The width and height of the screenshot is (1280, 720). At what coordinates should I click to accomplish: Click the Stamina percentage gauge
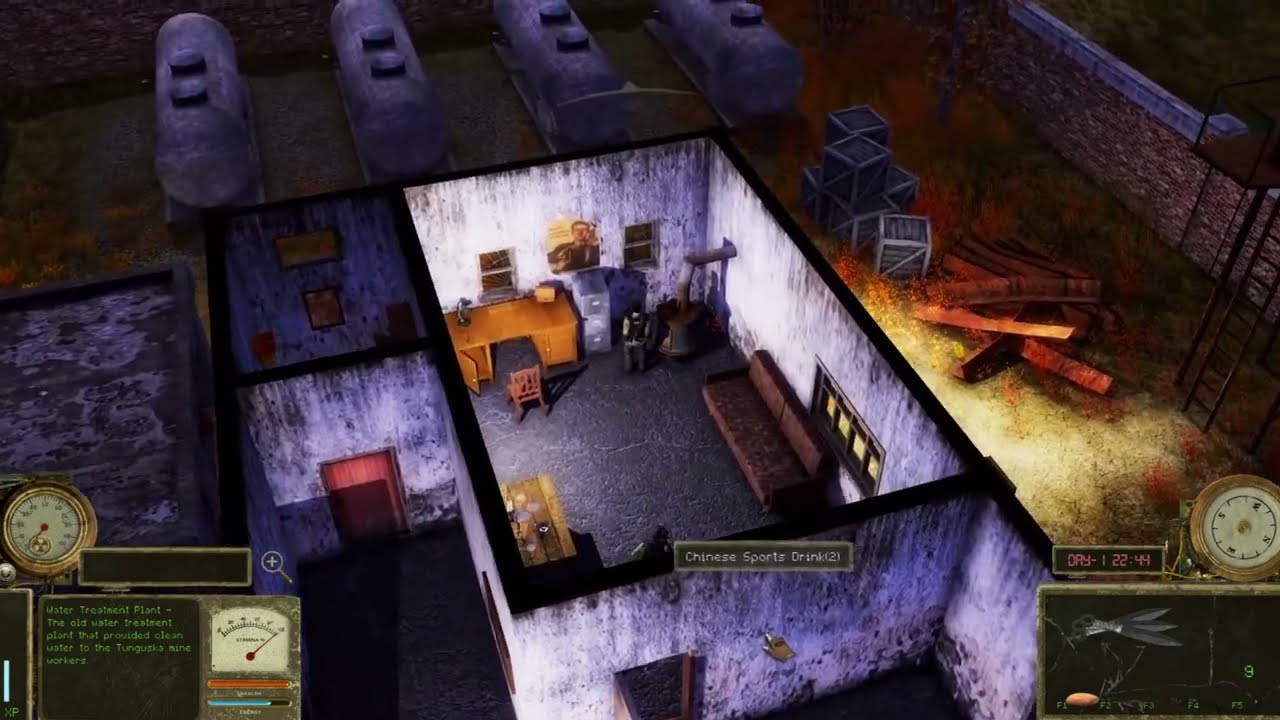[252, 637]
